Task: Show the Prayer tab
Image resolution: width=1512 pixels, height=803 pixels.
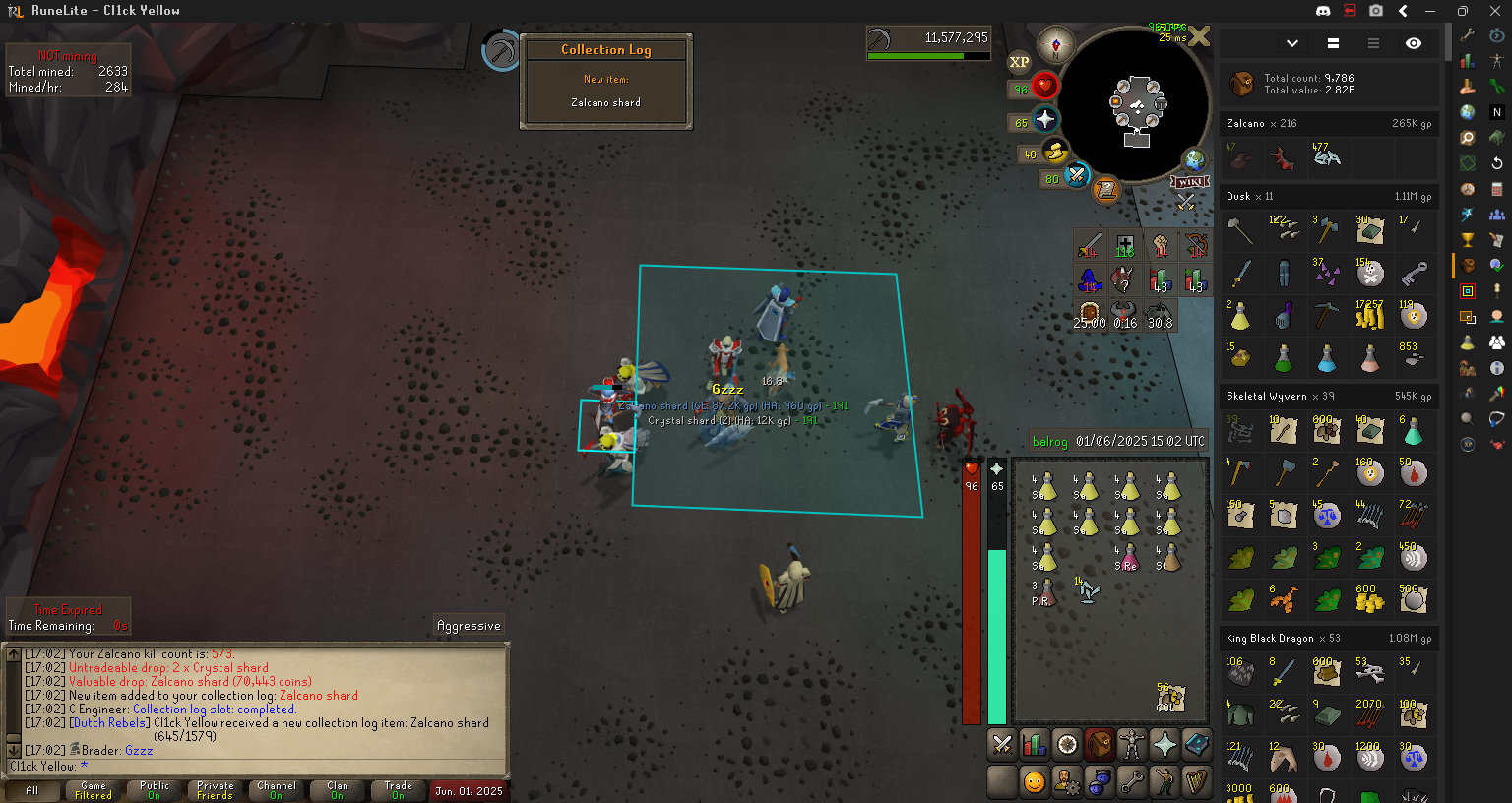Action: [x=1165, y=745]
